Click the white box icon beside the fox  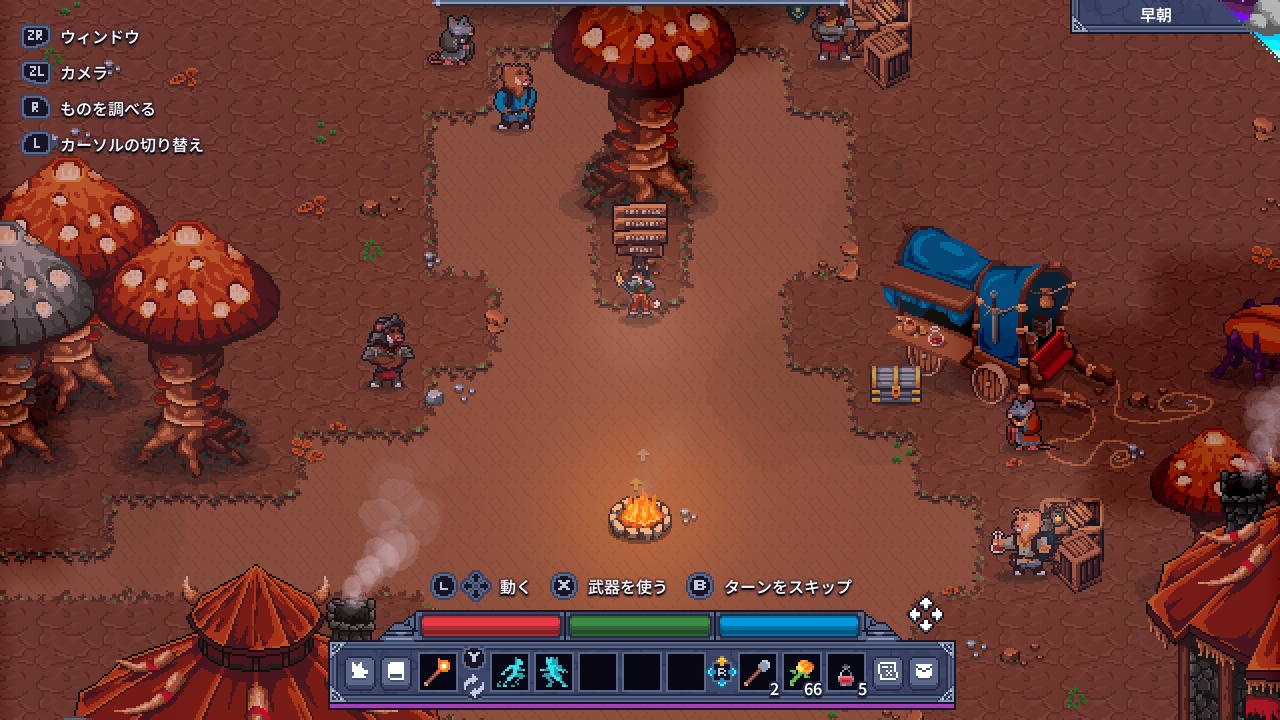[396, 672]
